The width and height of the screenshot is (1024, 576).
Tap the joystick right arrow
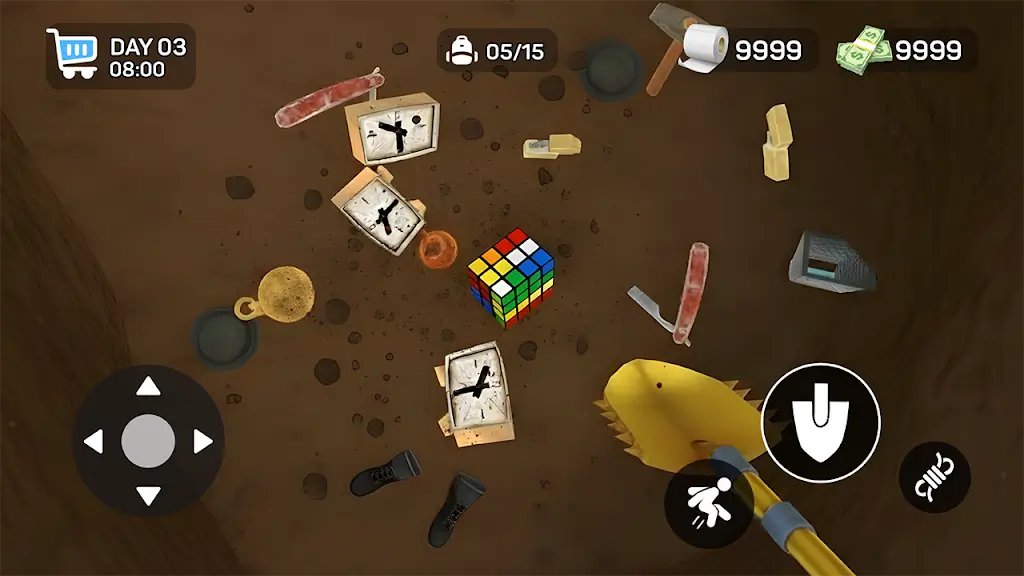click(202, 441)
